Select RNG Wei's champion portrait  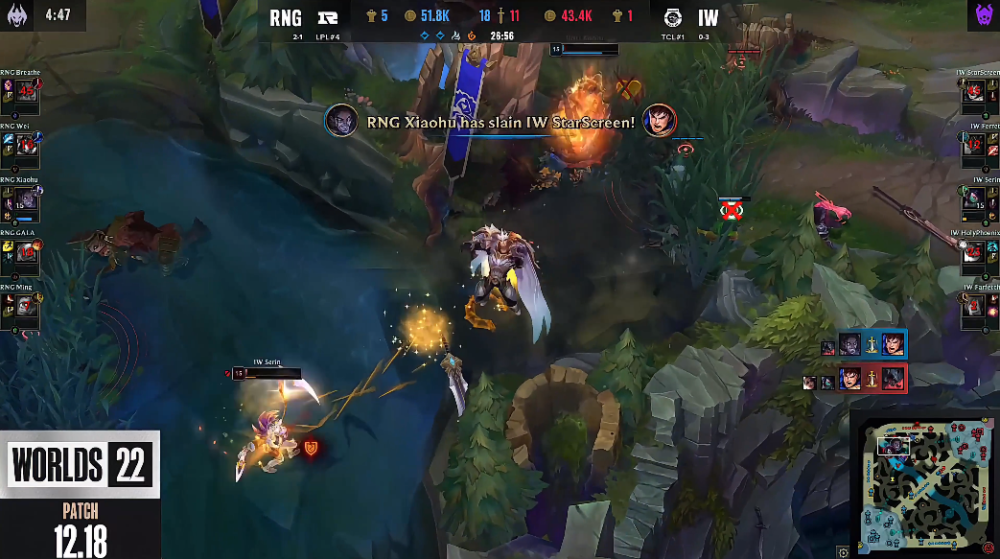27,144
